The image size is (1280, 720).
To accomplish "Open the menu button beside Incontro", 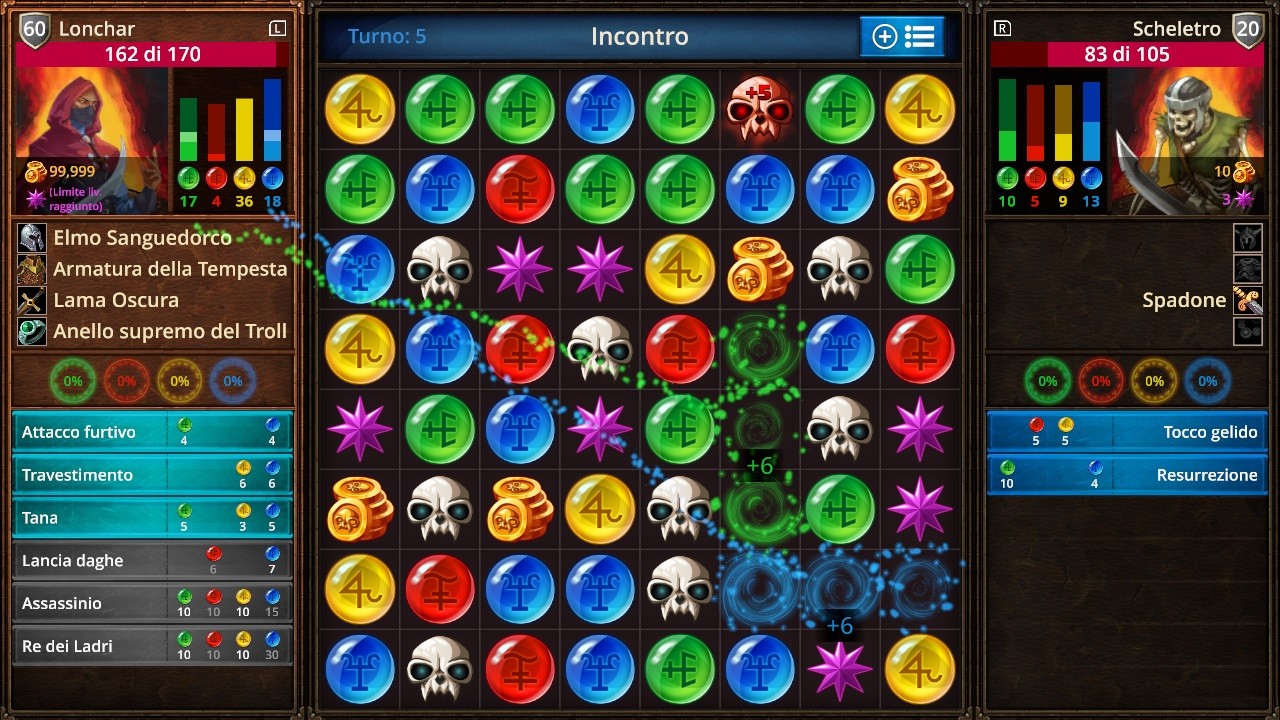I will [x=902, y=37].
